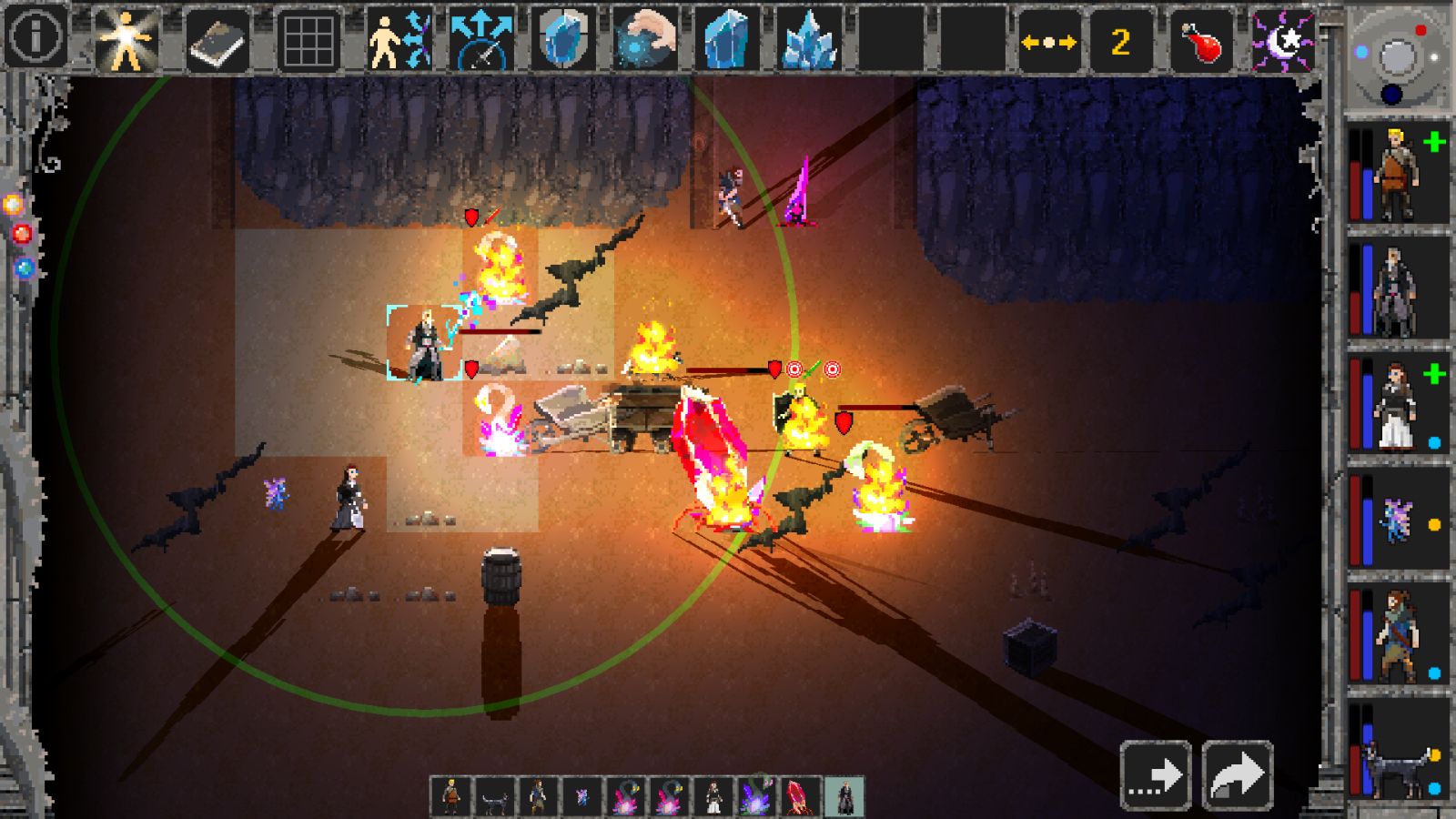Click the dotted arrow button

tap(1156, 775)
